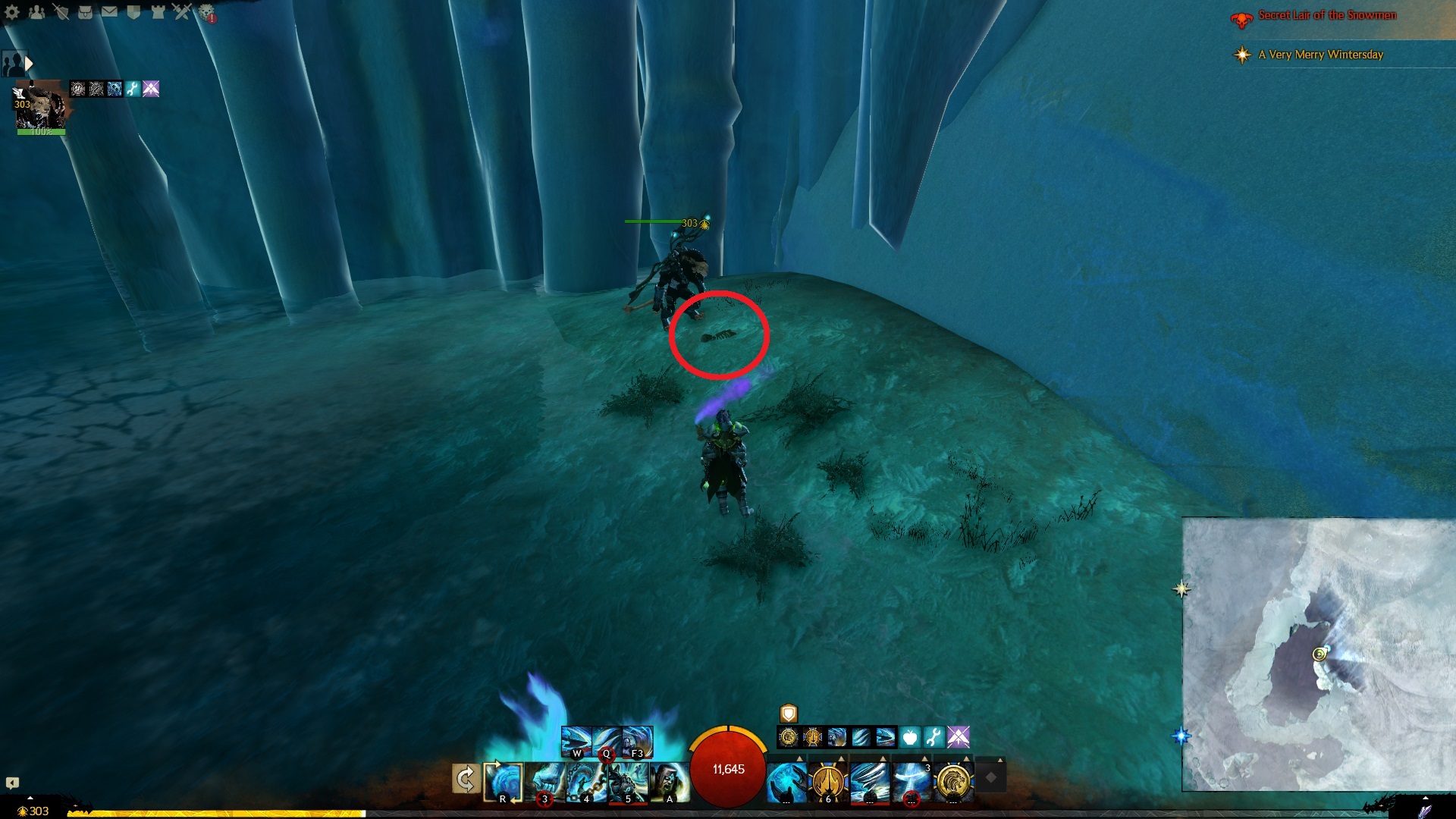Open the Hero panel sword-and-shield icon

(61, 12)
